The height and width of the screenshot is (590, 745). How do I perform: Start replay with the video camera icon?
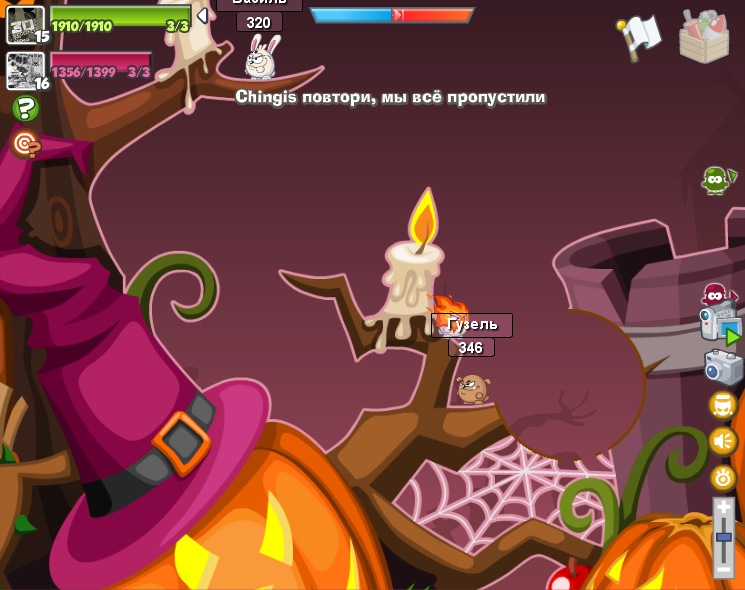coord(721,326)
